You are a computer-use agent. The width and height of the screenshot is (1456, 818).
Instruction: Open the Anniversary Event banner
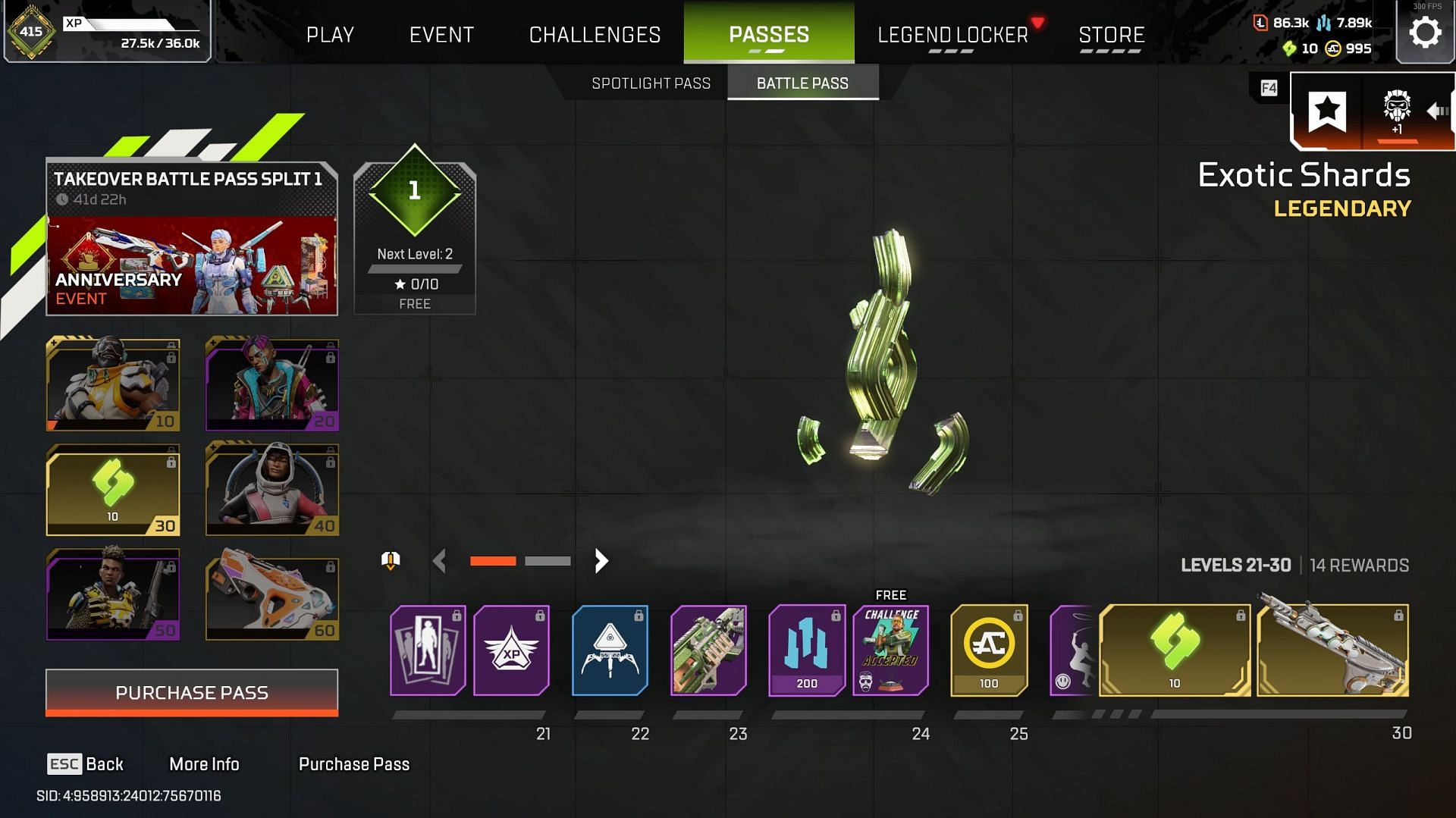coord(192,265)
